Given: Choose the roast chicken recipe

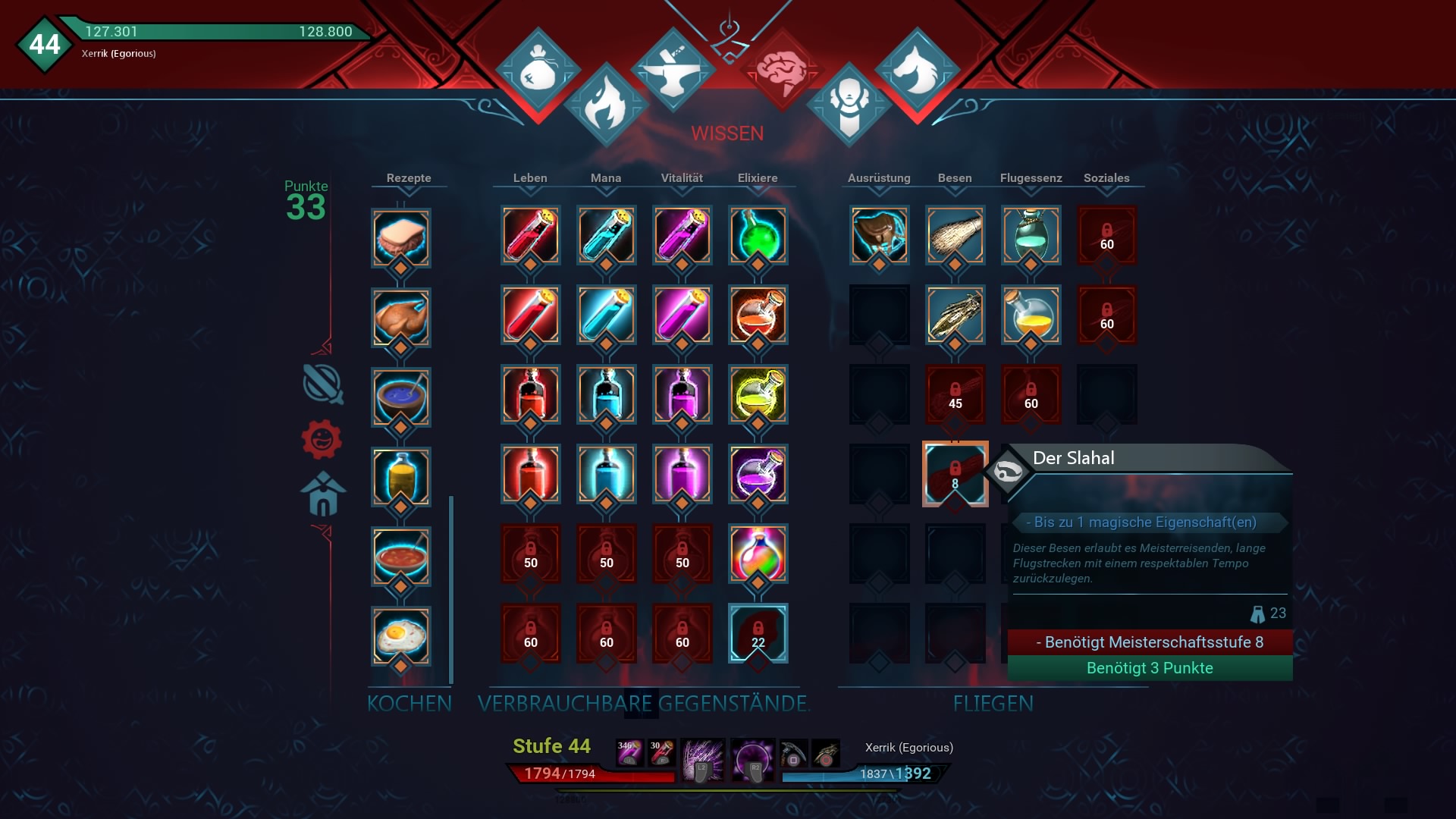Looking at the screenshot, I should click(x=401, y=317).
